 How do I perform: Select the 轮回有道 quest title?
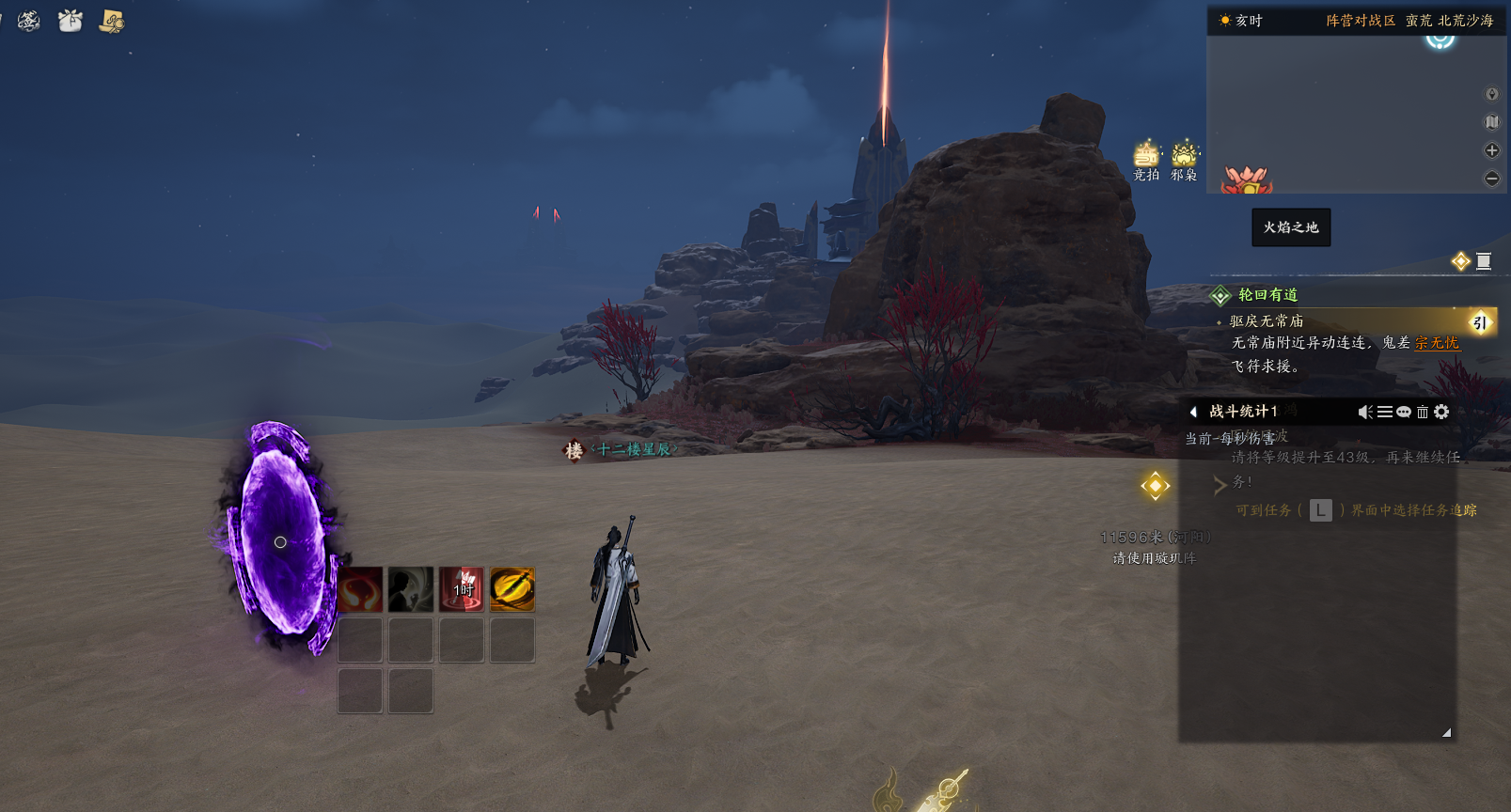point(1267,295)
